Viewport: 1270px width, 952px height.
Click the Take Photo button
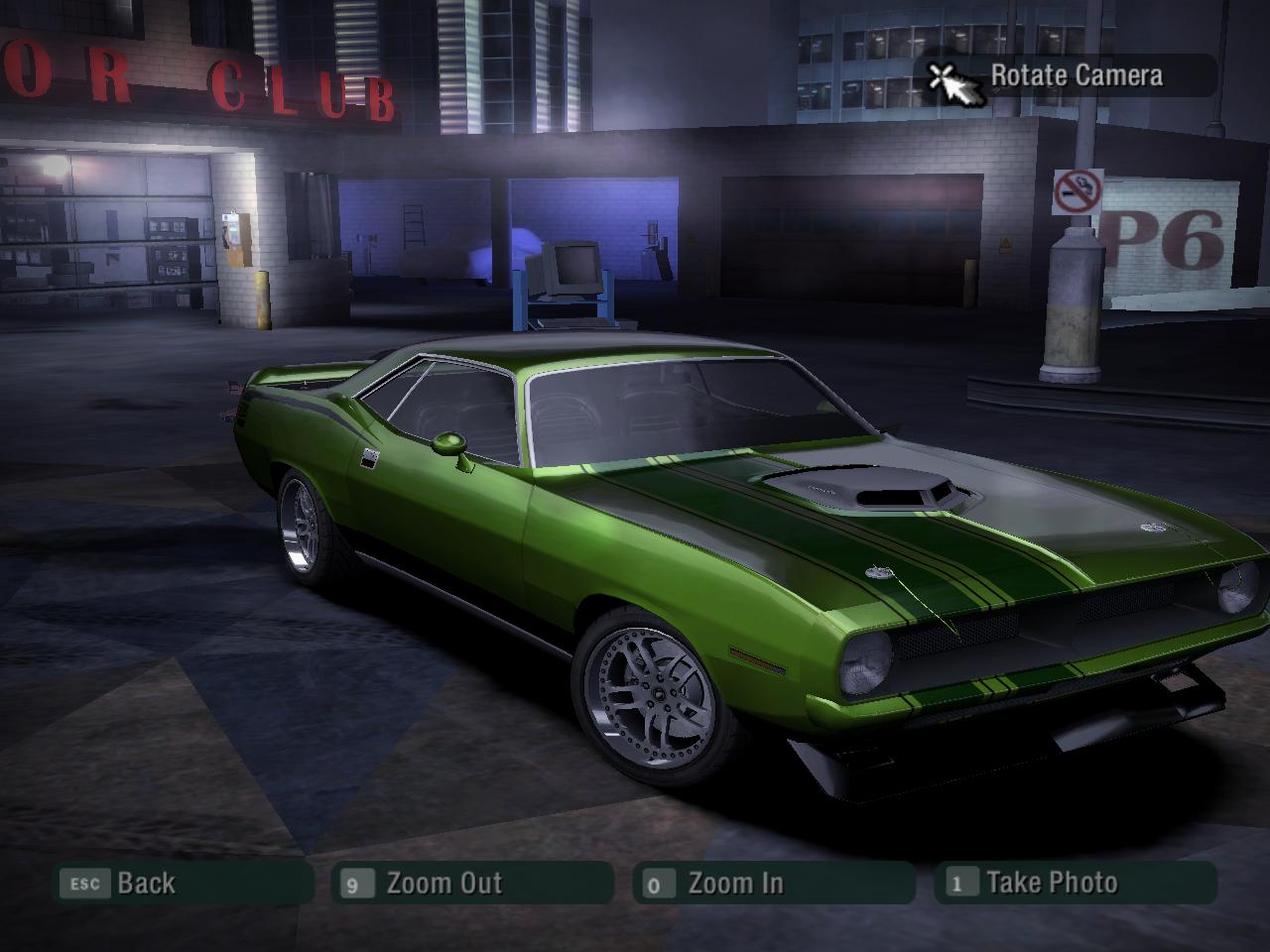(1075, 883)
